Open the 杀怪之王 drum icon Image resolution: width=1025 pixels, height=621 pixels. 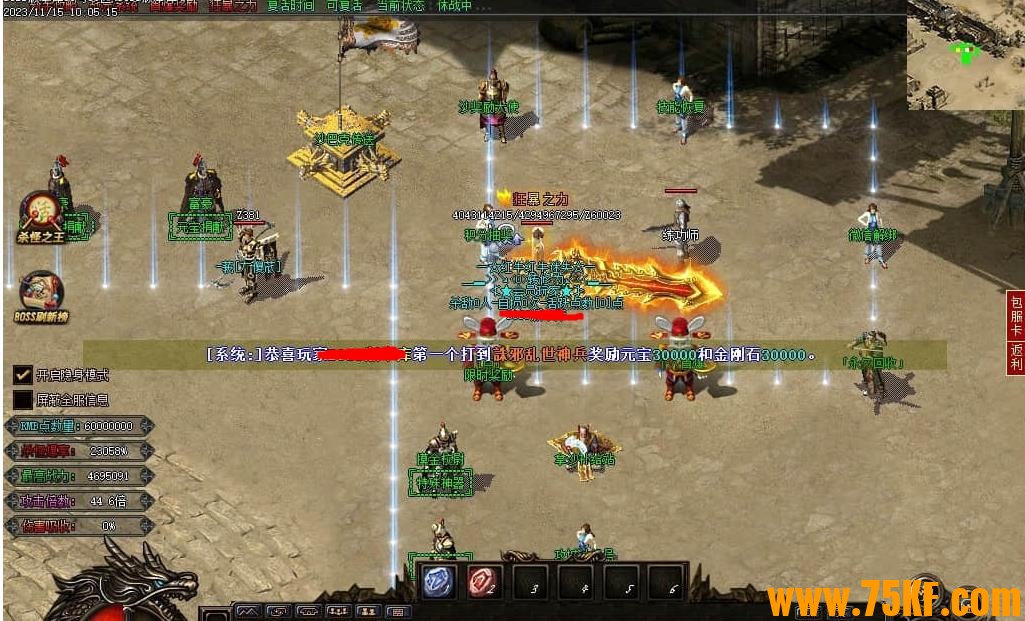(x=42, y=214)
